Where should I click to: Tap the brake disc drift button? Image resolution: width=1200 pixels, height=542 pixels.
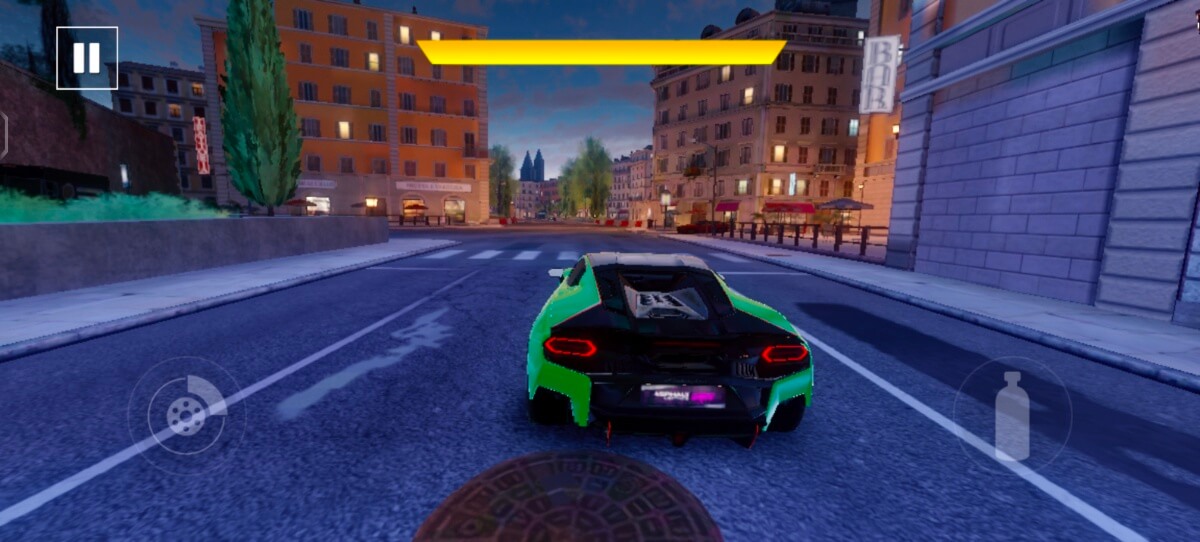[186, 415]
